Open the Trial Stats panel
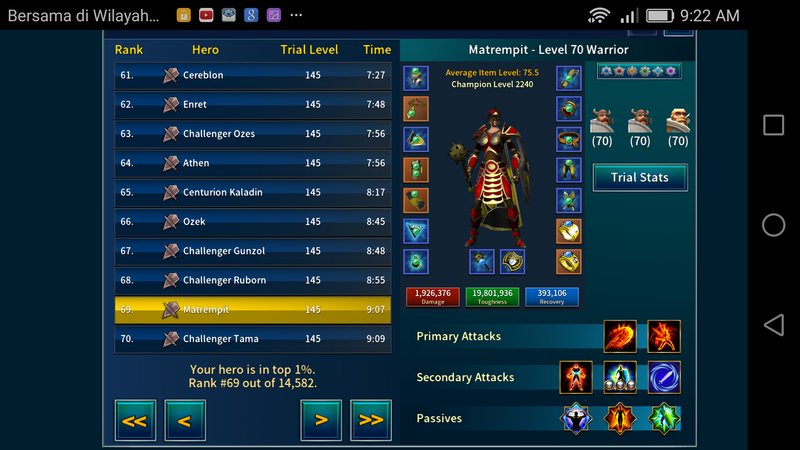This screenshot has width=800, height=450. [638, 178]
